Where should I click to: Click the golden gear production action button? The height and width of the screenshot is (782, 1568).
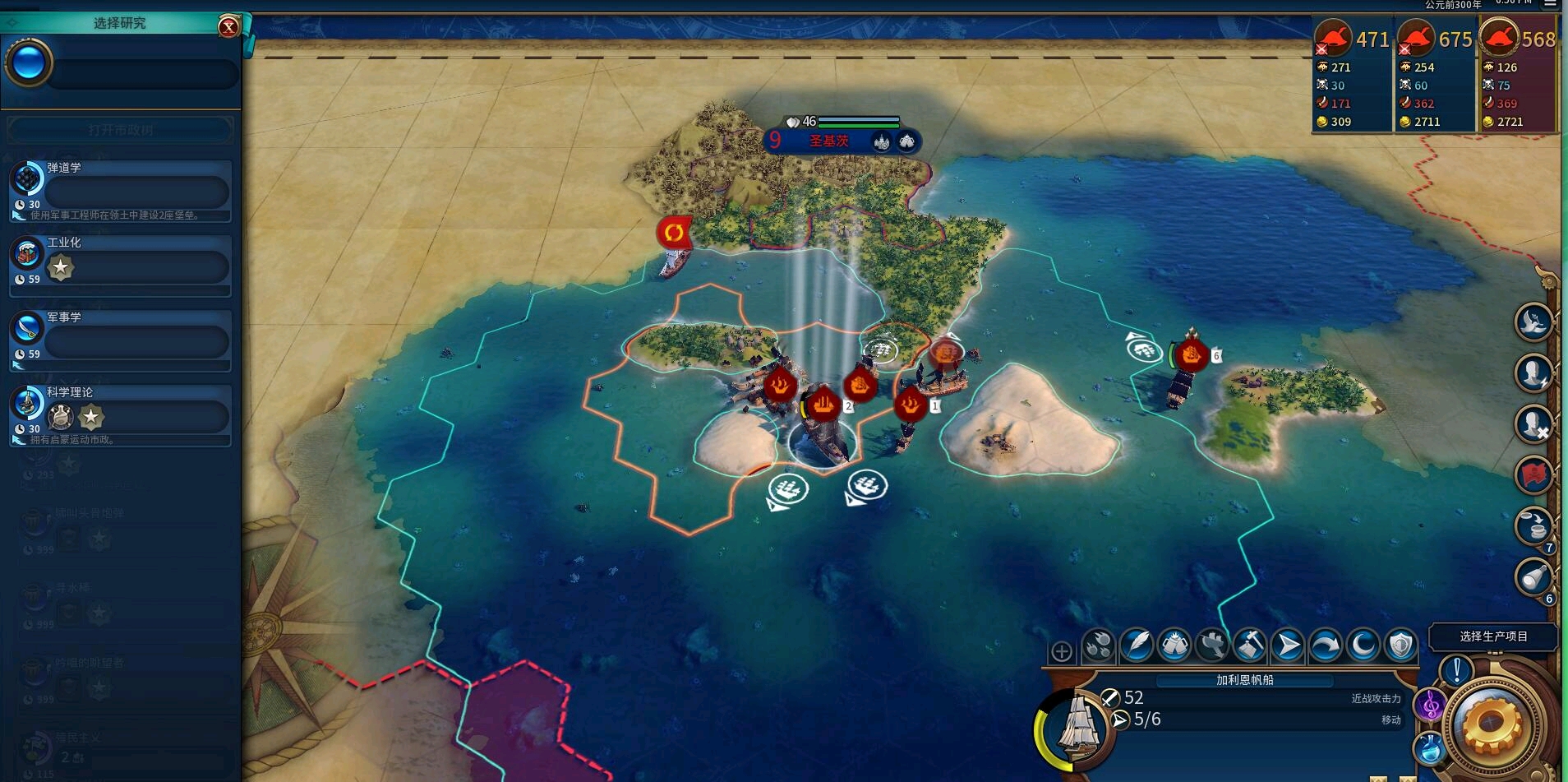pos(1492,724)
